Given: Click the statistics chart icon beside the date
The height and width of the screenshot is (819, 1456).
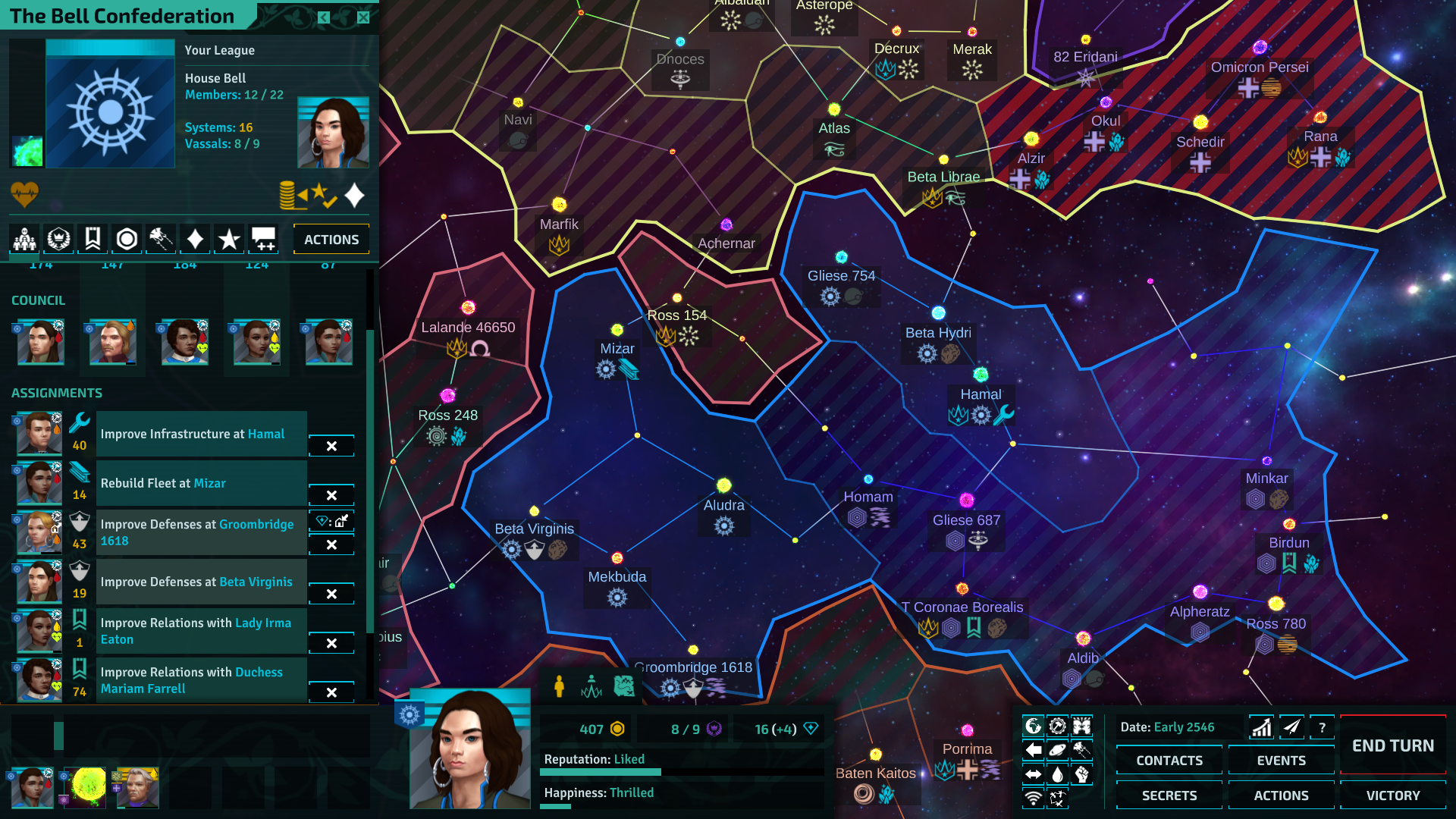Looking at the screenshot, I should [x=1261, y=726].
